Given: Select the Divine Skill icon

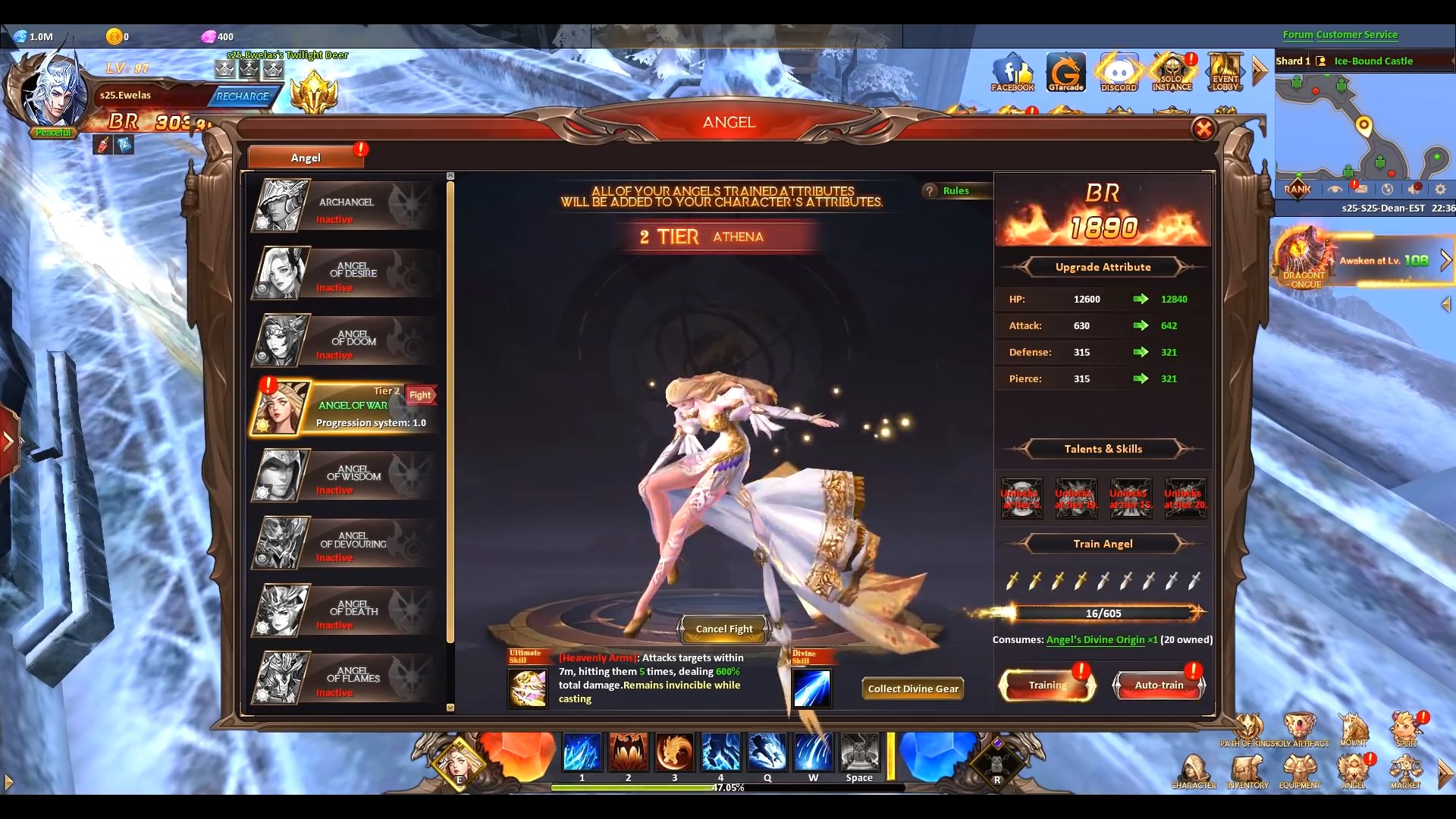Looking at the screenshot, I should [811, 686].
